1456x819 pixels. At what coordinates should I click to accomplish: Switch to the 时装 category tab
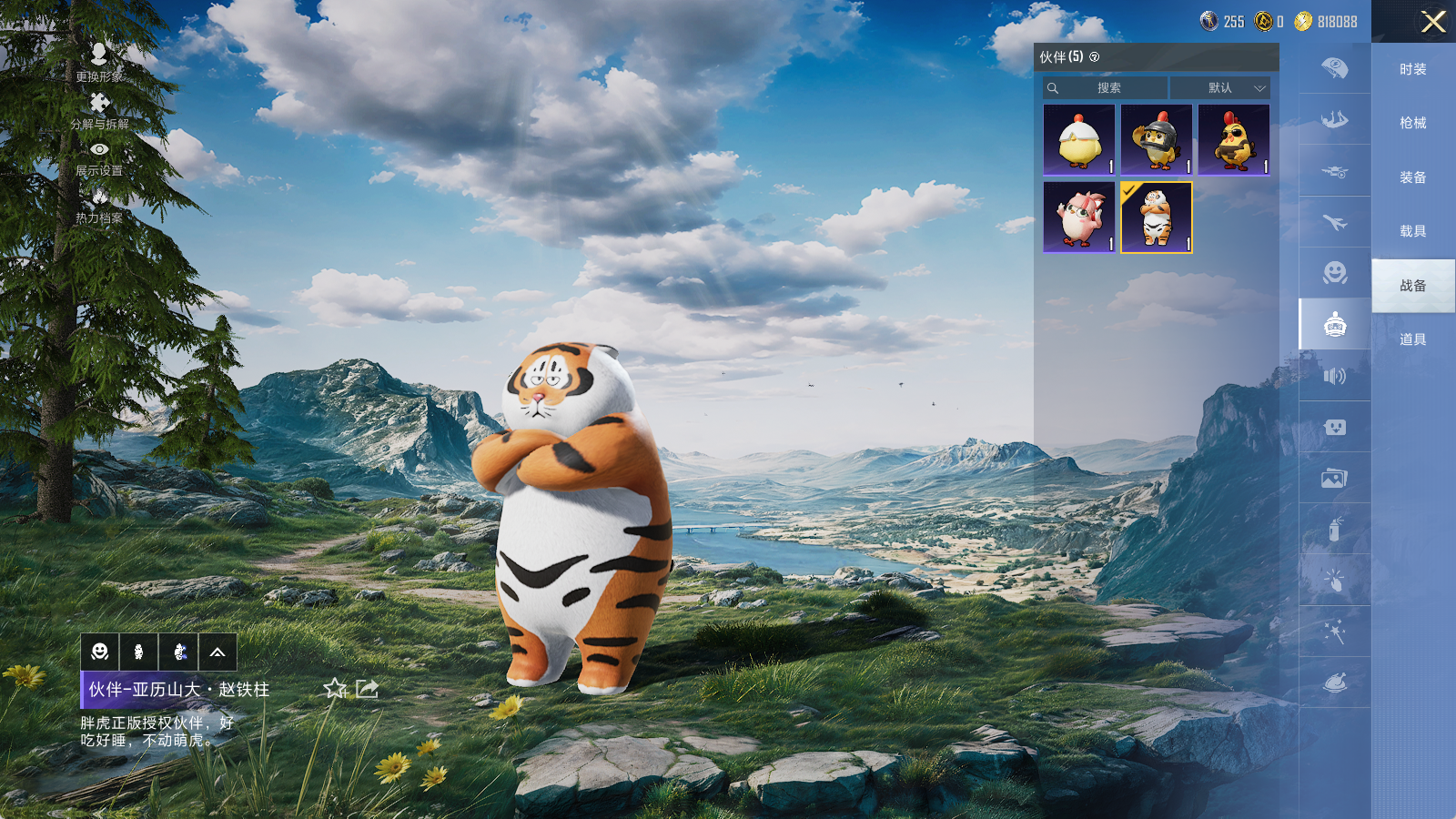1412,69
